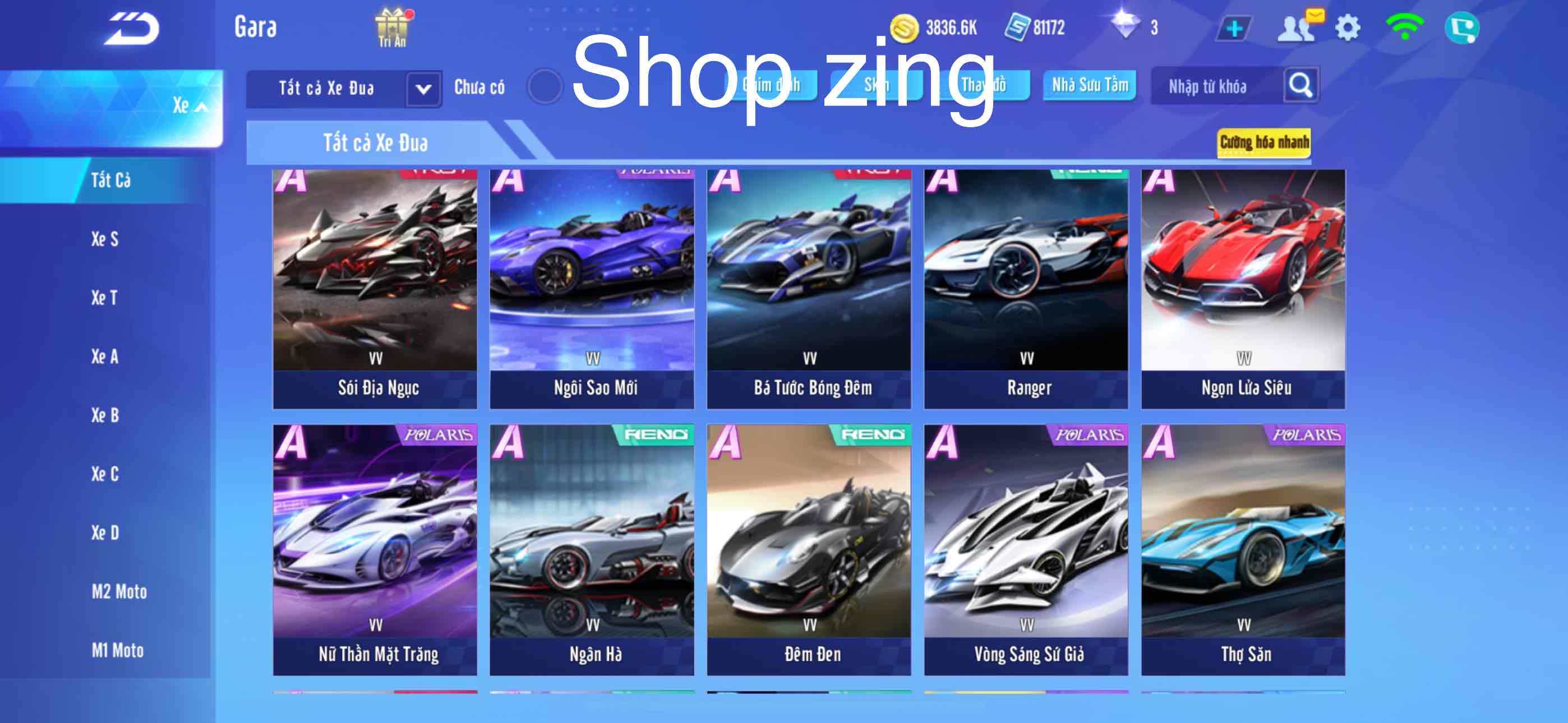Click the magnifying glass search button

pos(1299,85)
